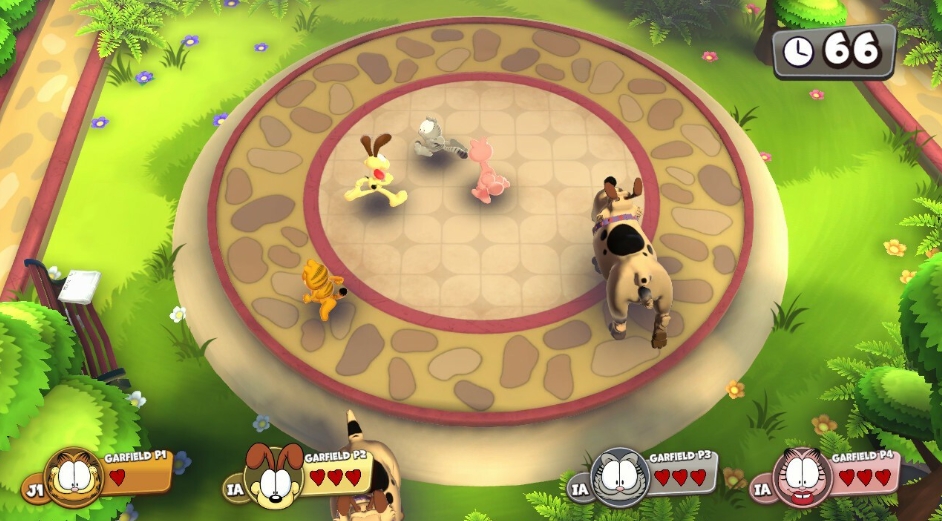
Task: Select the pink Arlene portrait for P4
Action: [x=803, y=477]
